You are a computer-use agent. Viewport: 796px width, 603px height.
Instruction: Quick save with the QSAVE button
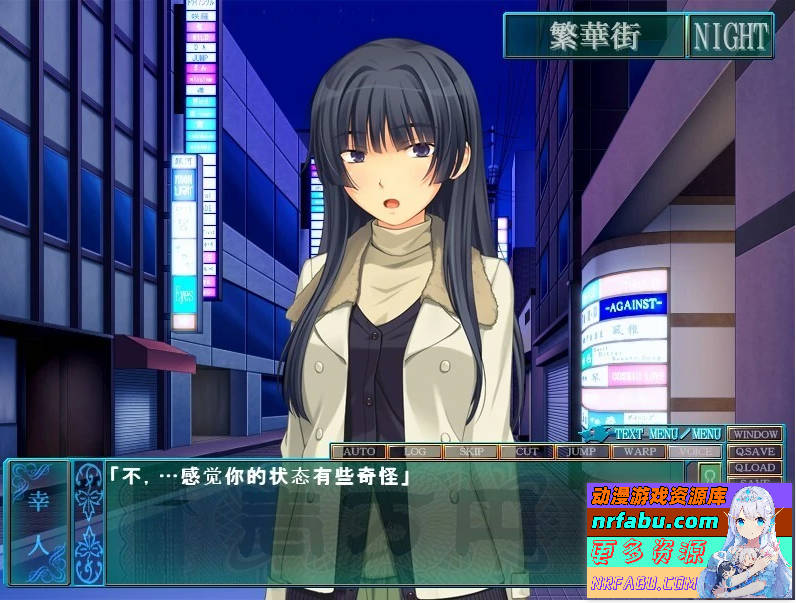(754, 452)
